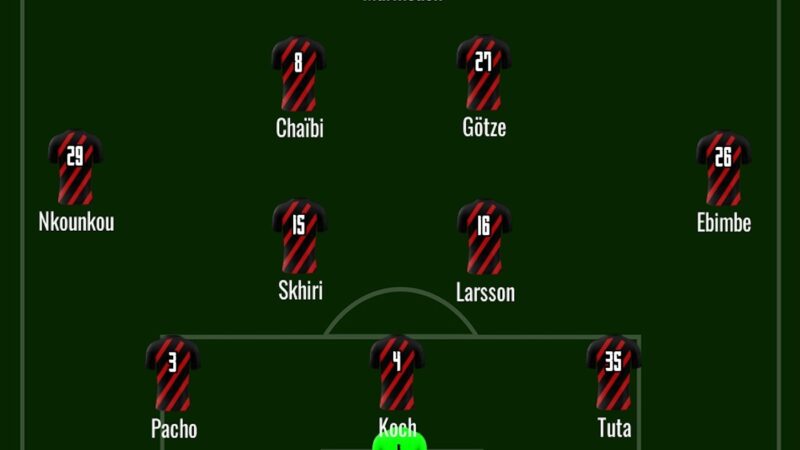Select Pacho's number 3 shirt
This screenshot has width=800, height=450.
click(x=173, y=372)
